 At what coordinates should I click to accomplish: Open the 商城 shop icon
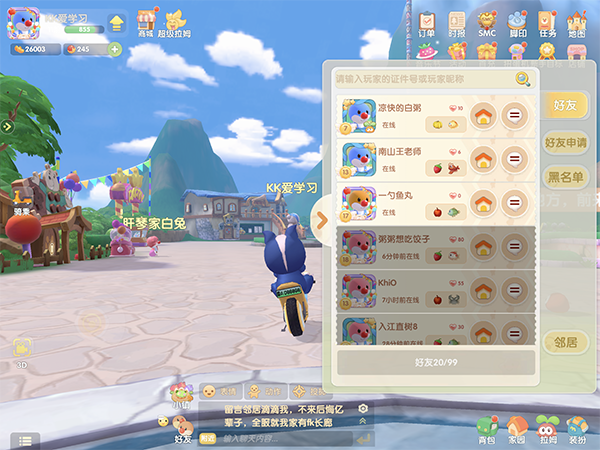pos(146,23)
